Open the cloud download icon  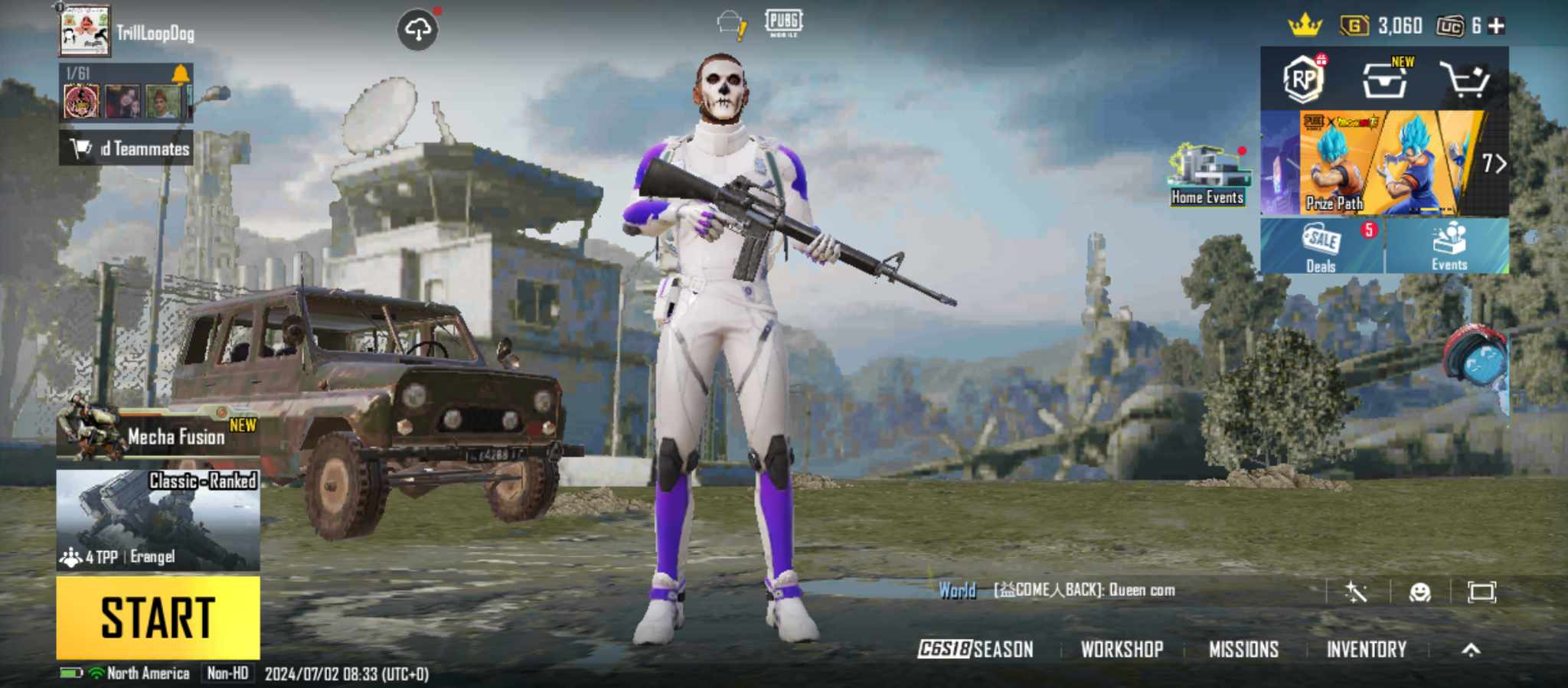pos(417,31)
